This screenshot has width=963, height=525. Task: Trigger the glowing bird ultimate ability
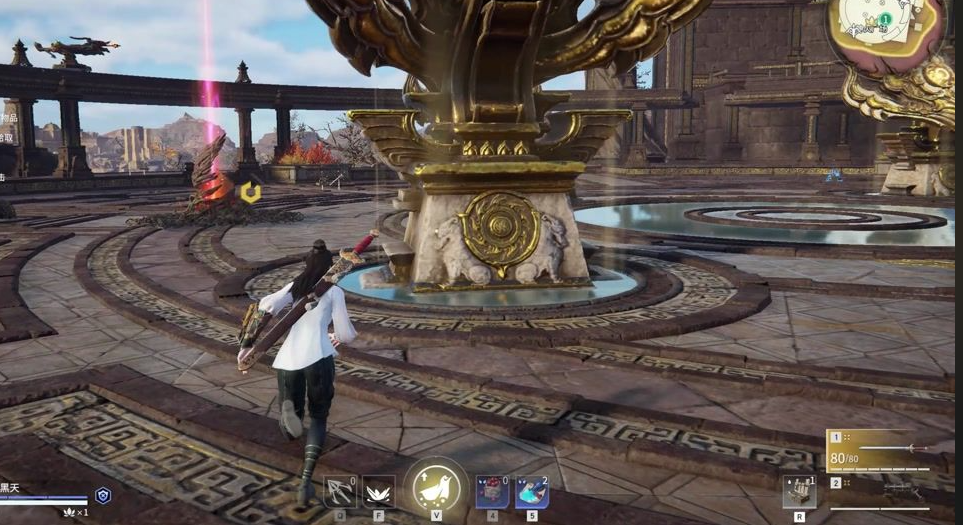tap(437, 487)
